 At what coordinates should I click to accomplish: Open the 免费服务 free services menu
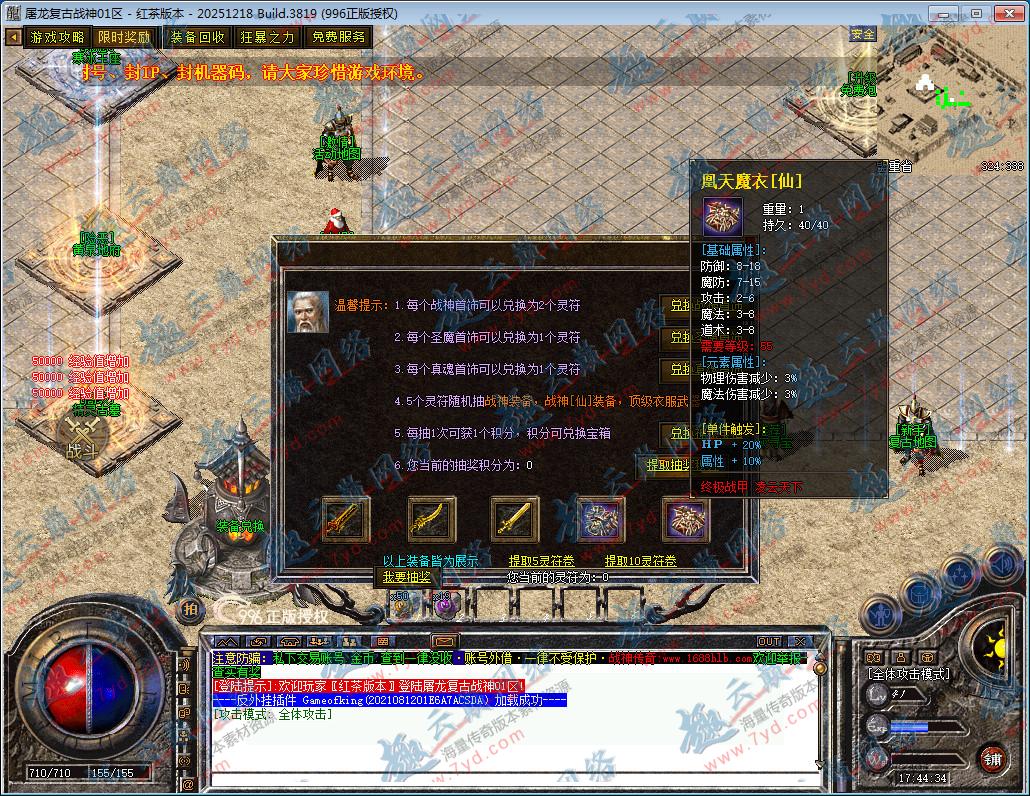click(338, 37)
